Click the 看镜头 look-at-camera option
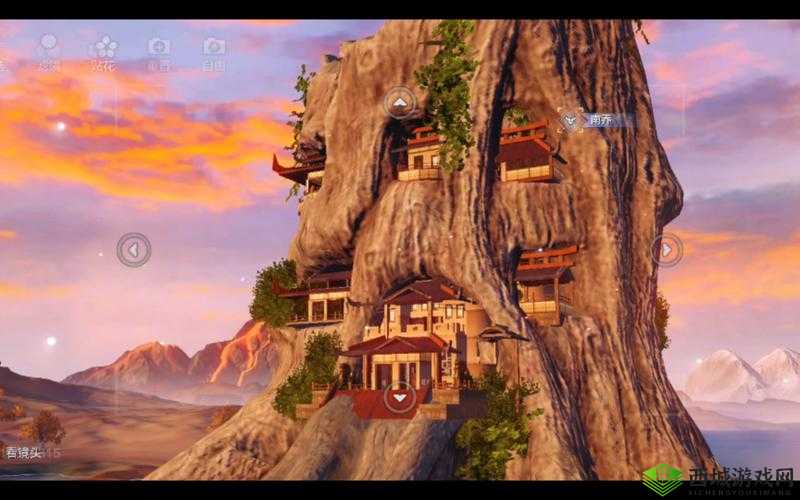Viewport: 800px width, 500px height. pyautogui.click(x=22, y=453)
